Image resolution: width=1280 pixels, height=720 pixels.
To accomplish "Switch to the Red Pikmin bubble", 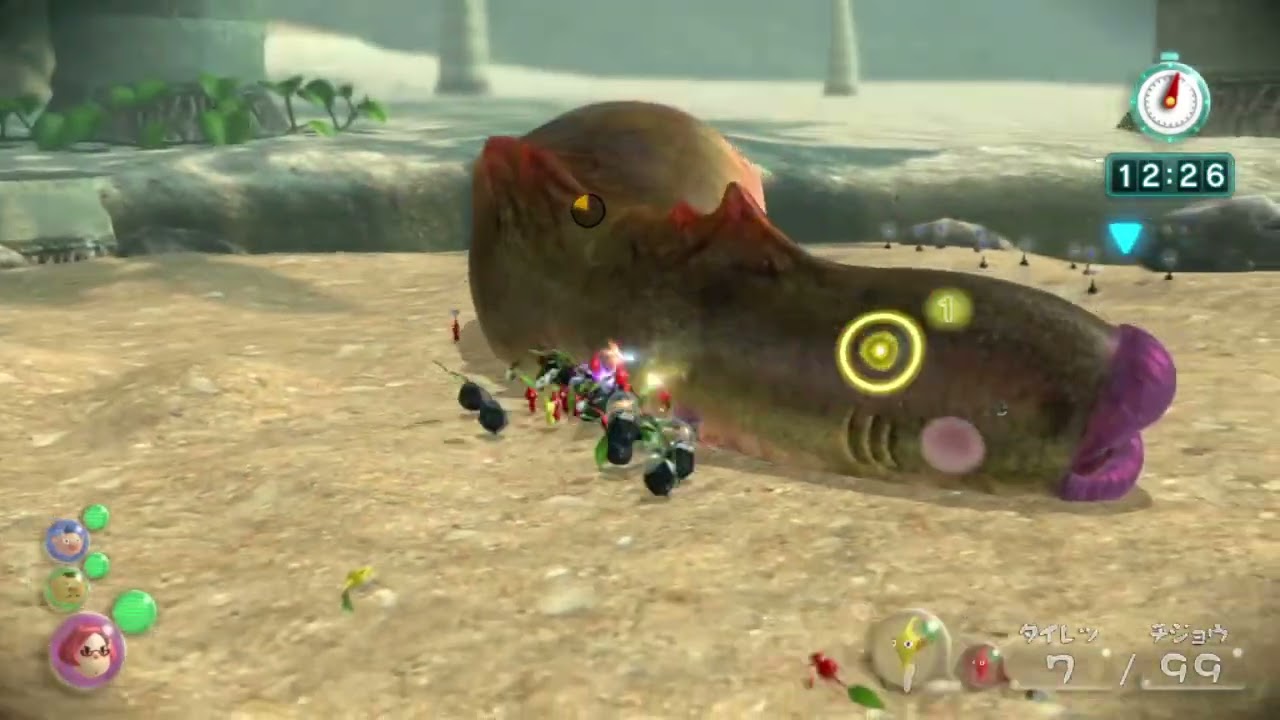I will pos(983,665).
